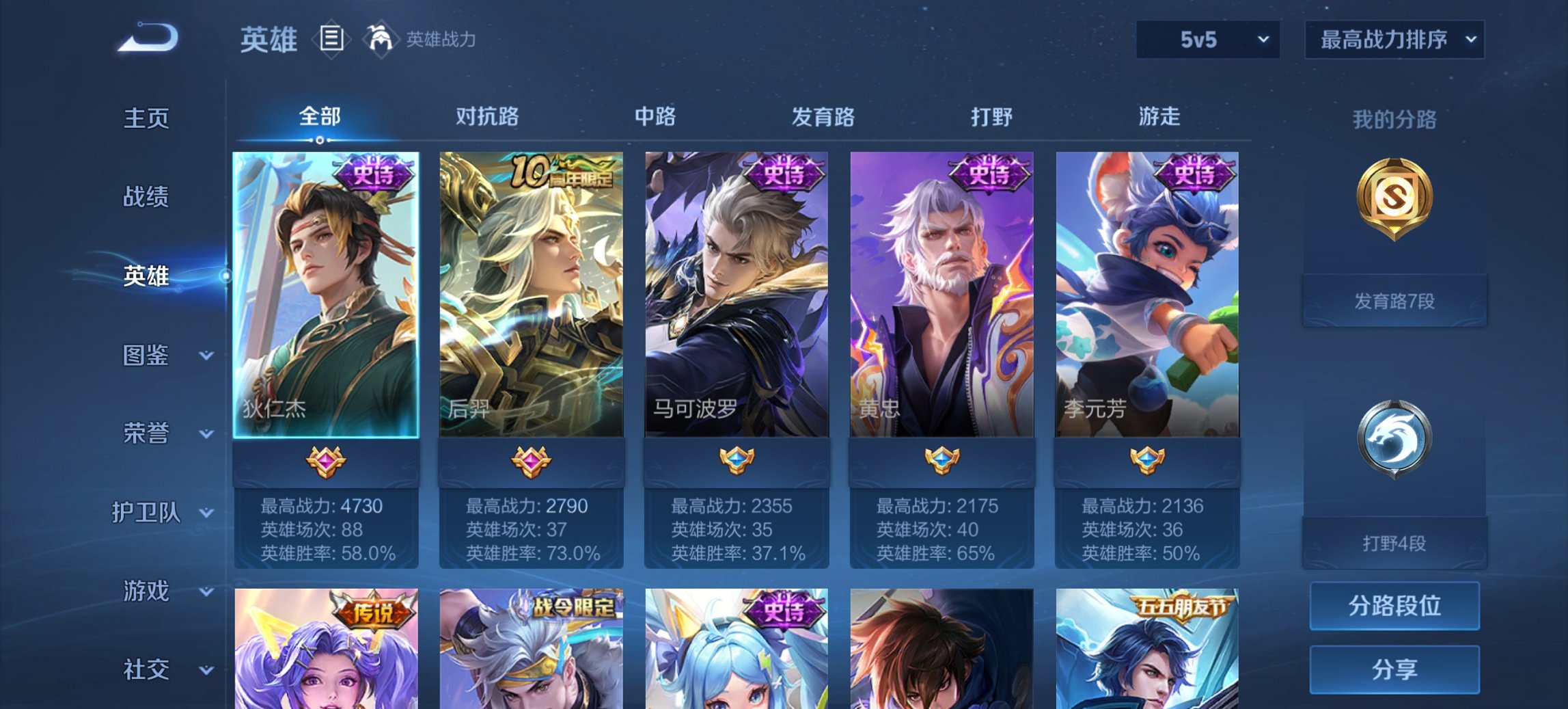Open 荣誉 from the left sidebar
This screenshot has height=709, width=1568.
(150, 433)
